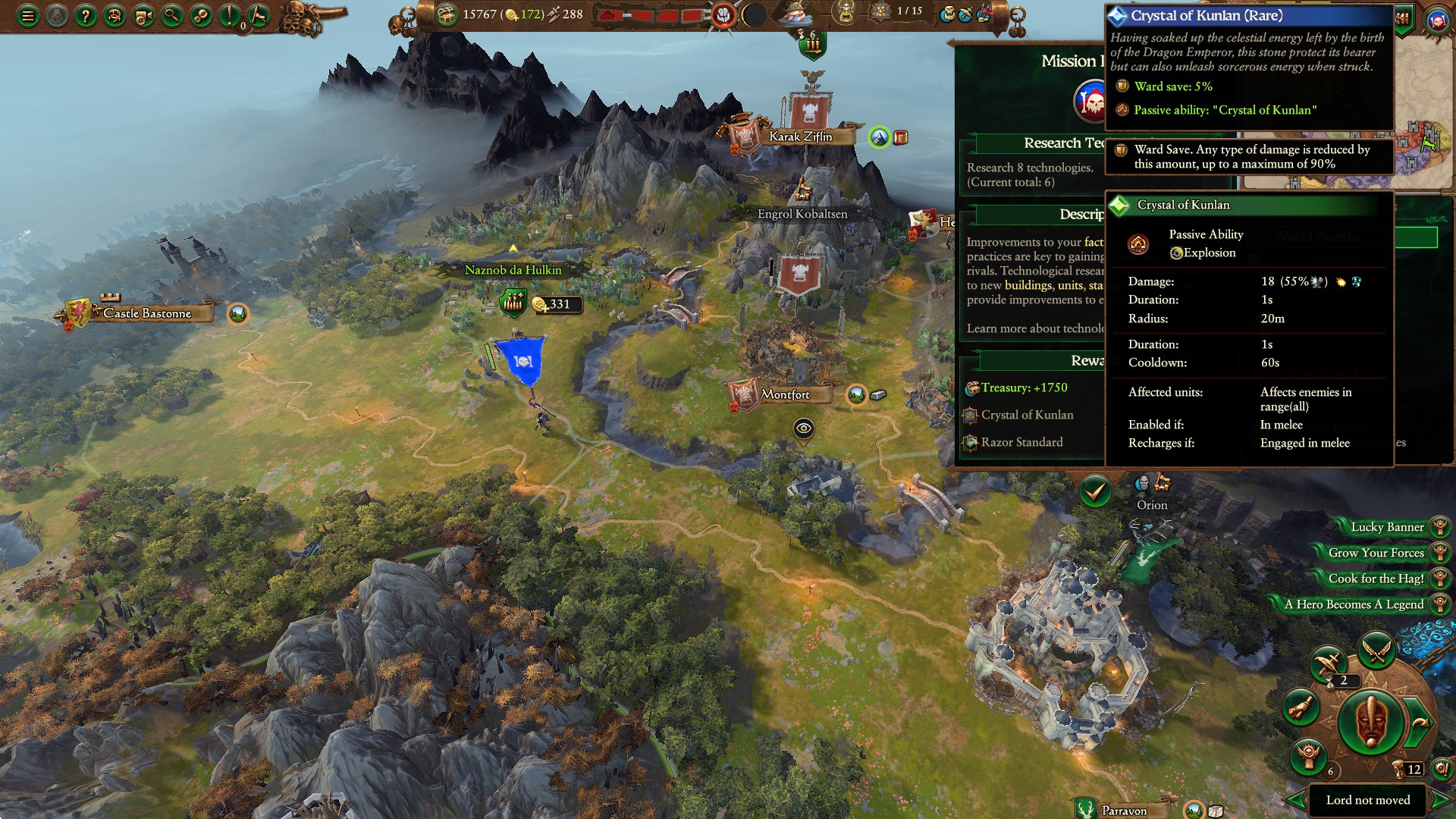Select the Razor Standard reward
Viewport: 1456px width, 819px height.
1021,442
